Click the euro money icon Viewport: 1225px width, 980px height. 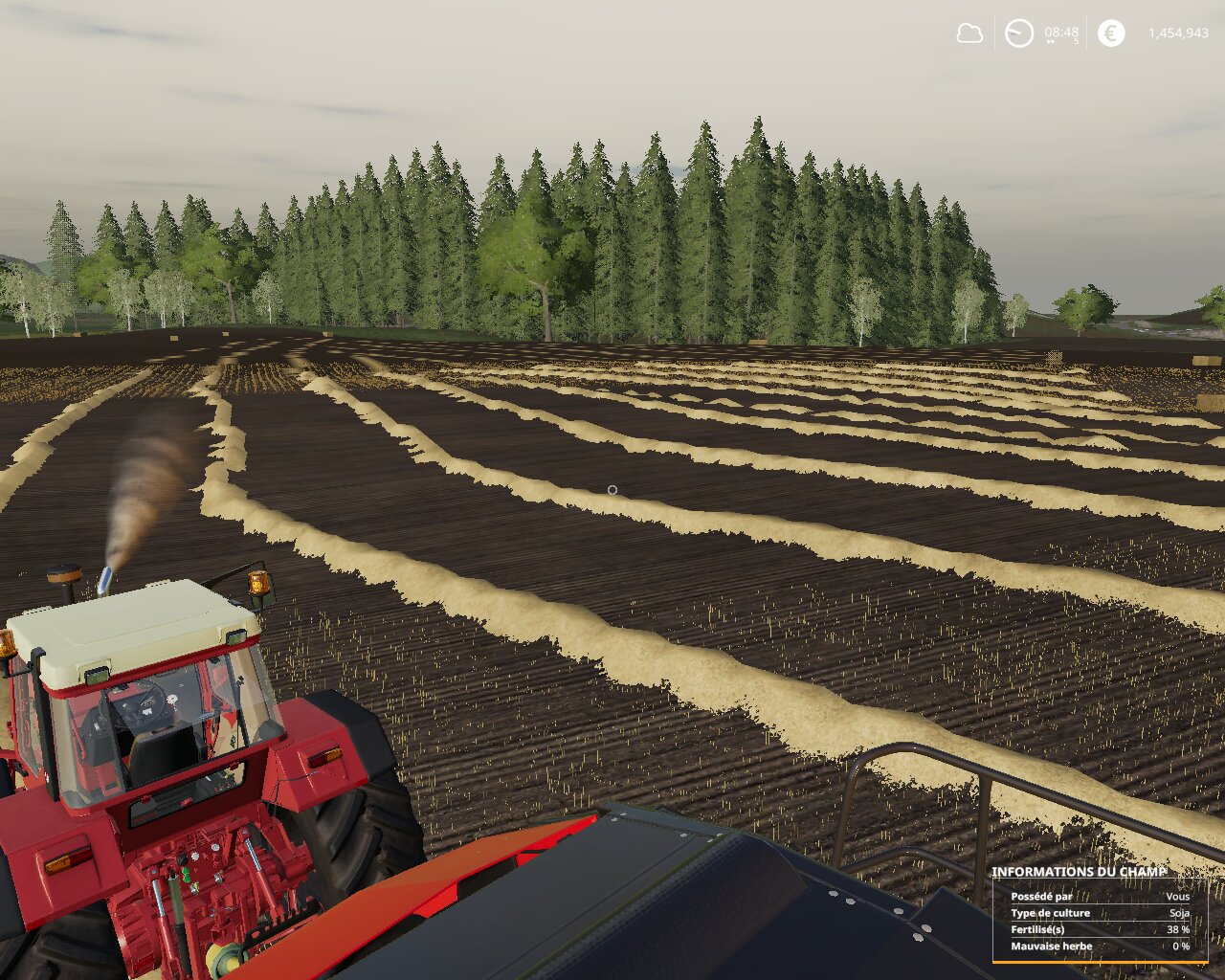click(1111, 33)
